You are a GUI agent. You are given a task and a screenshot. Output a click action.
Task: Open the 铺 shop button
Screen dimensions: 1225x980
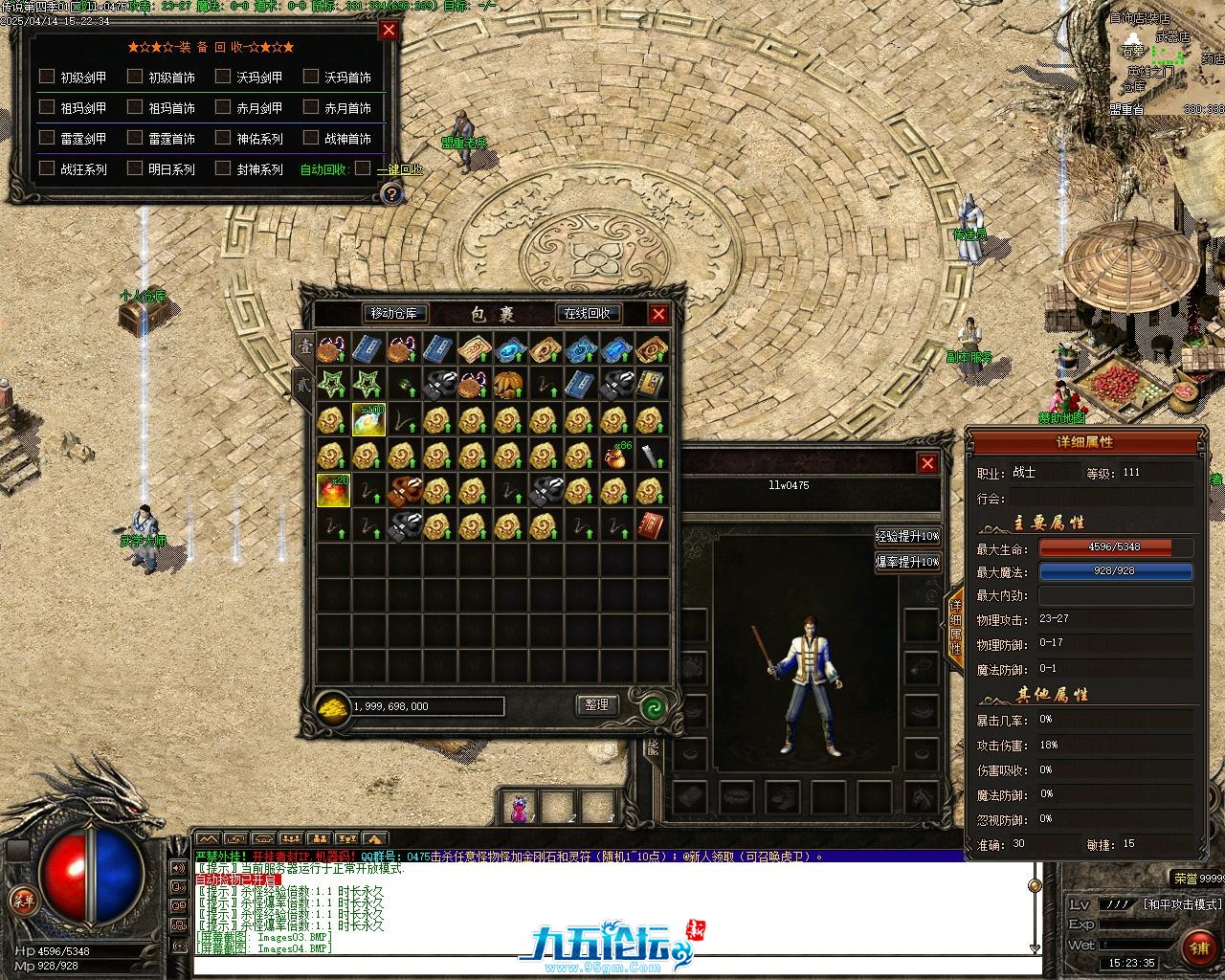(x=1199, y=947)
